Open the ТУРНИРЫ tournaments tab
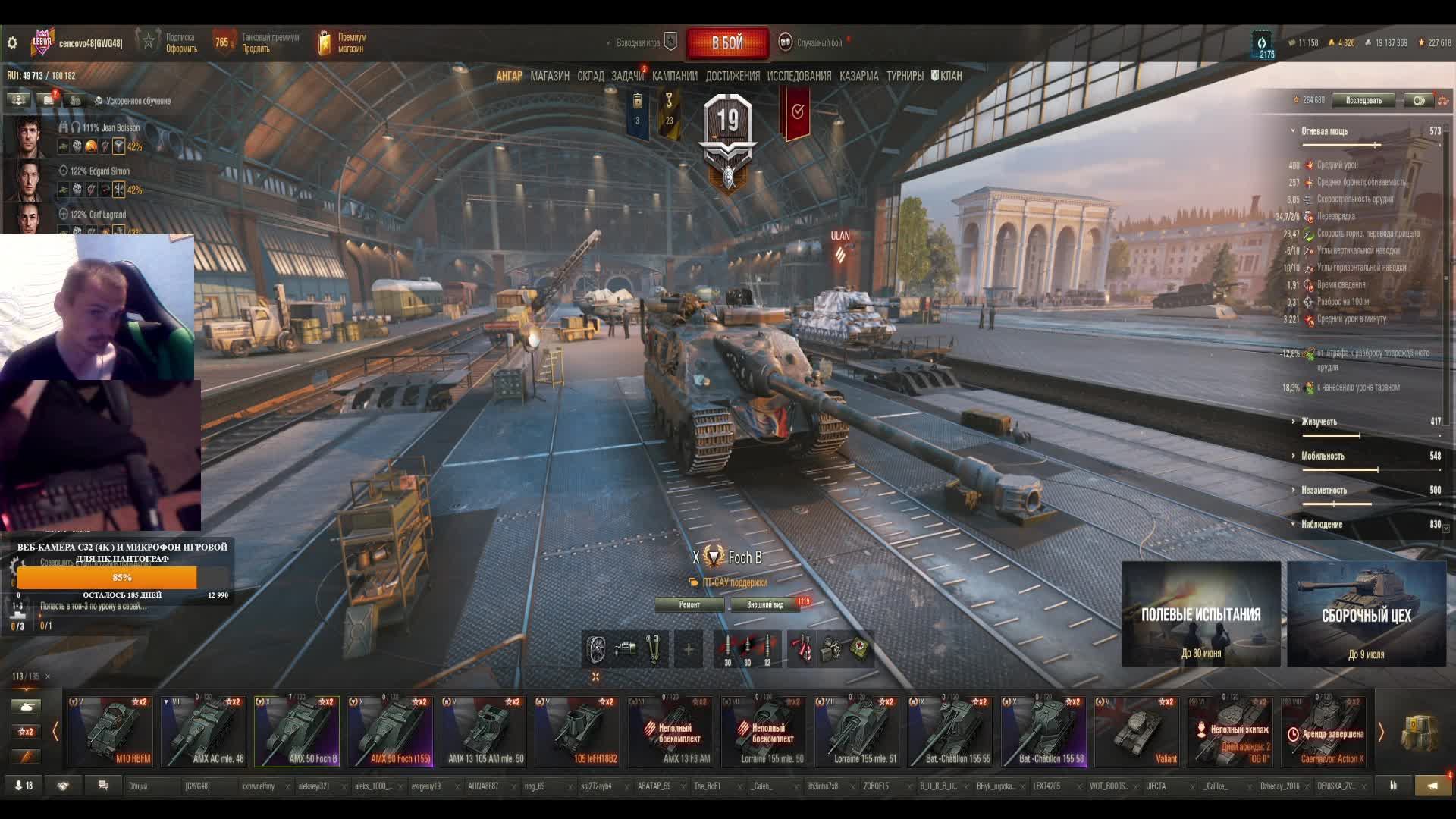 (x=905, y=76)
